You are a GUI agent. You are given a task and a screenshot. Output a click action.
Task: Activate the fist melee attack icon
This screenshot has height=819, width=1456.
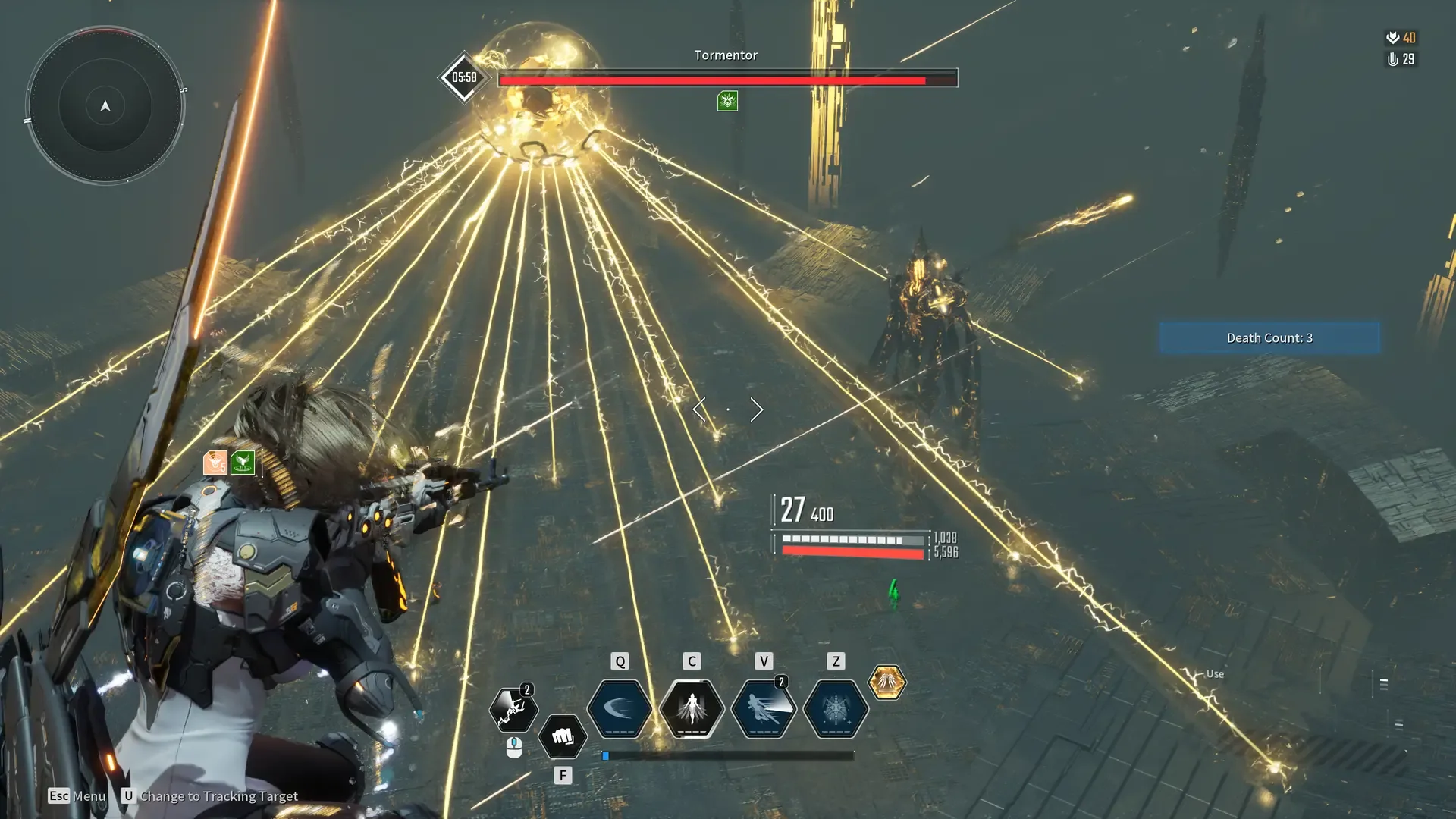click(563, 736)
